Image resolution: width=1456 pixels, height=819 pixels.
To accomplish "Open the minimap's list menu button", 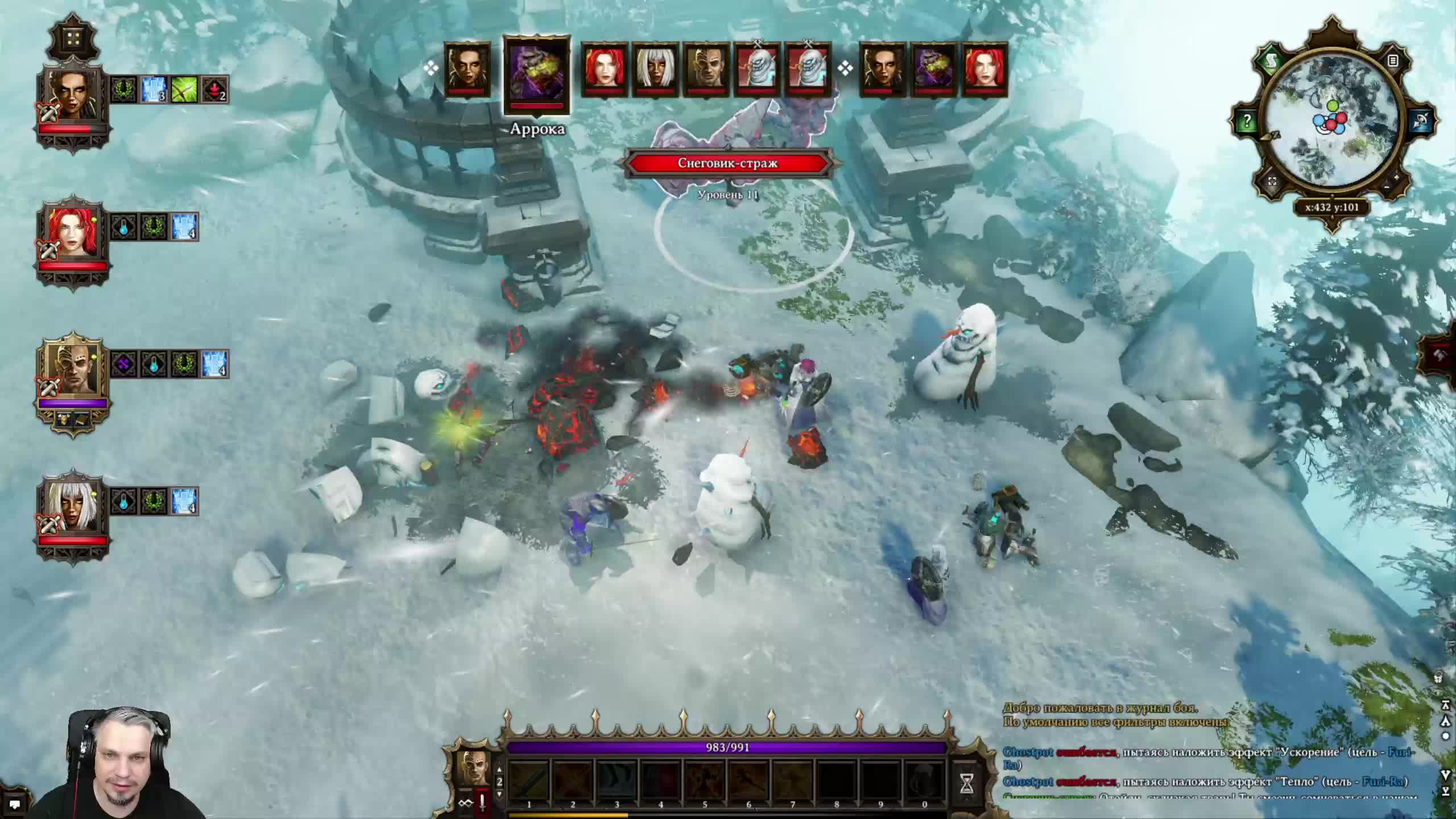I will pyautogui.click(x=1393, y=60).
